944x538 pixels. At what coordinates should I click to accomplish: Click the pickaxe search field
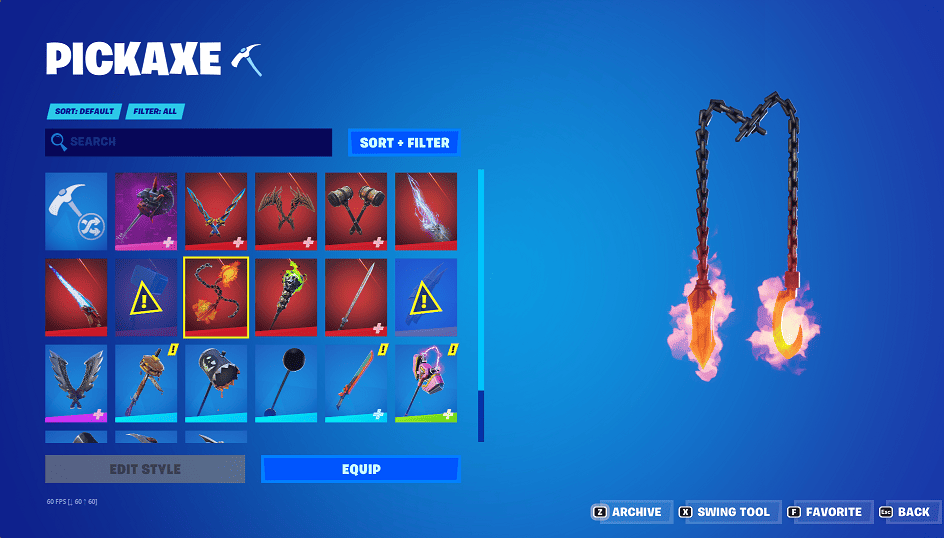coord(189,142)
